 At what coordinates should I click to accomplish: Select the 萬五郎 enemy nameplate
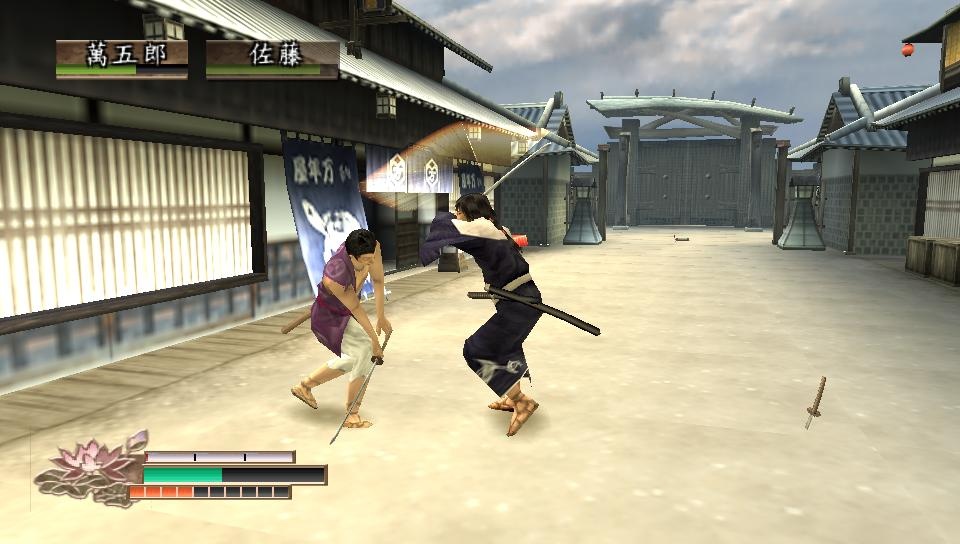[122, 57]
